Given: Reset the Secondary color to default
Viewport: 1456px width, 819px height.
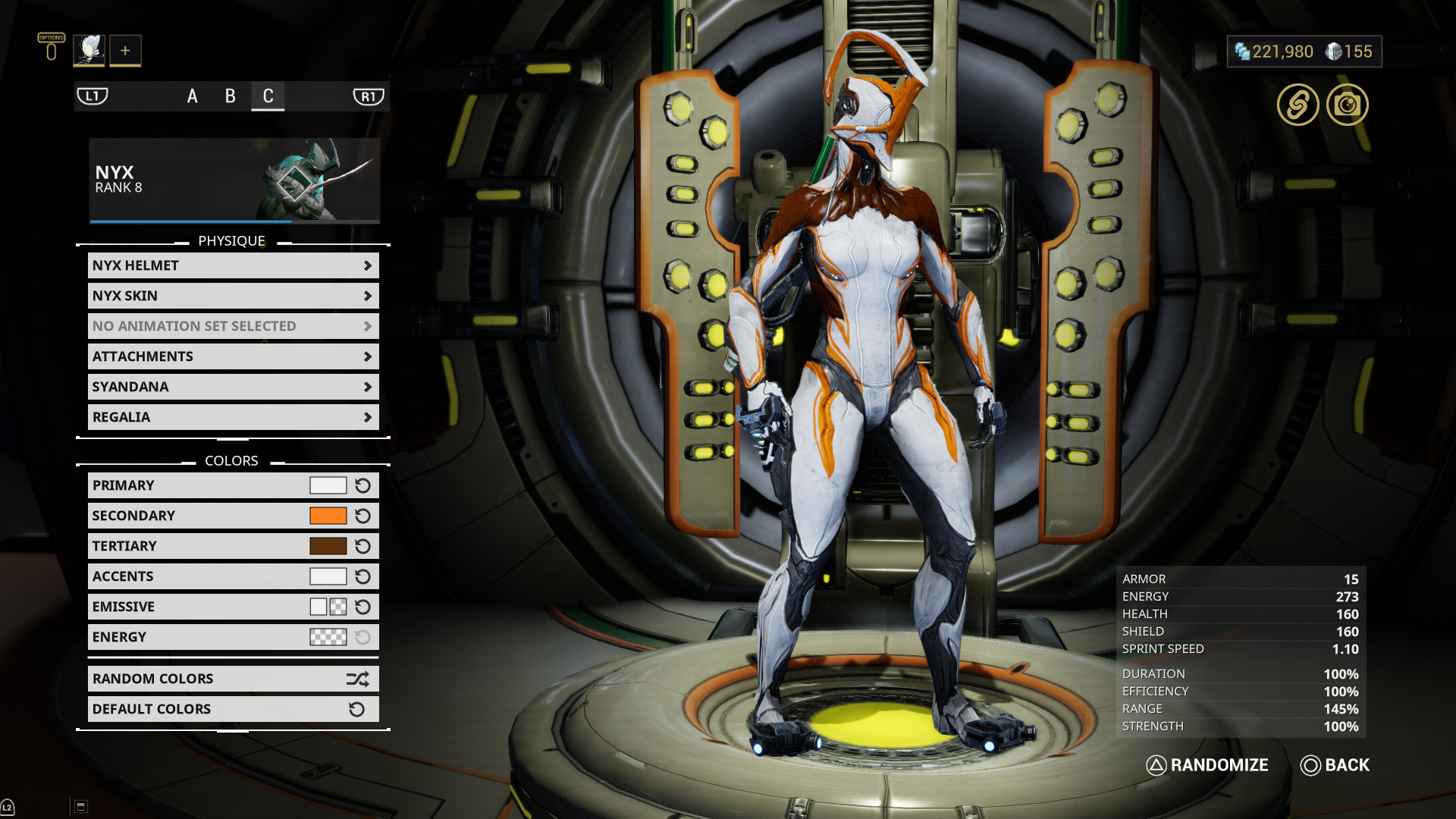Looking at the screenshot, I should point(363,516).
